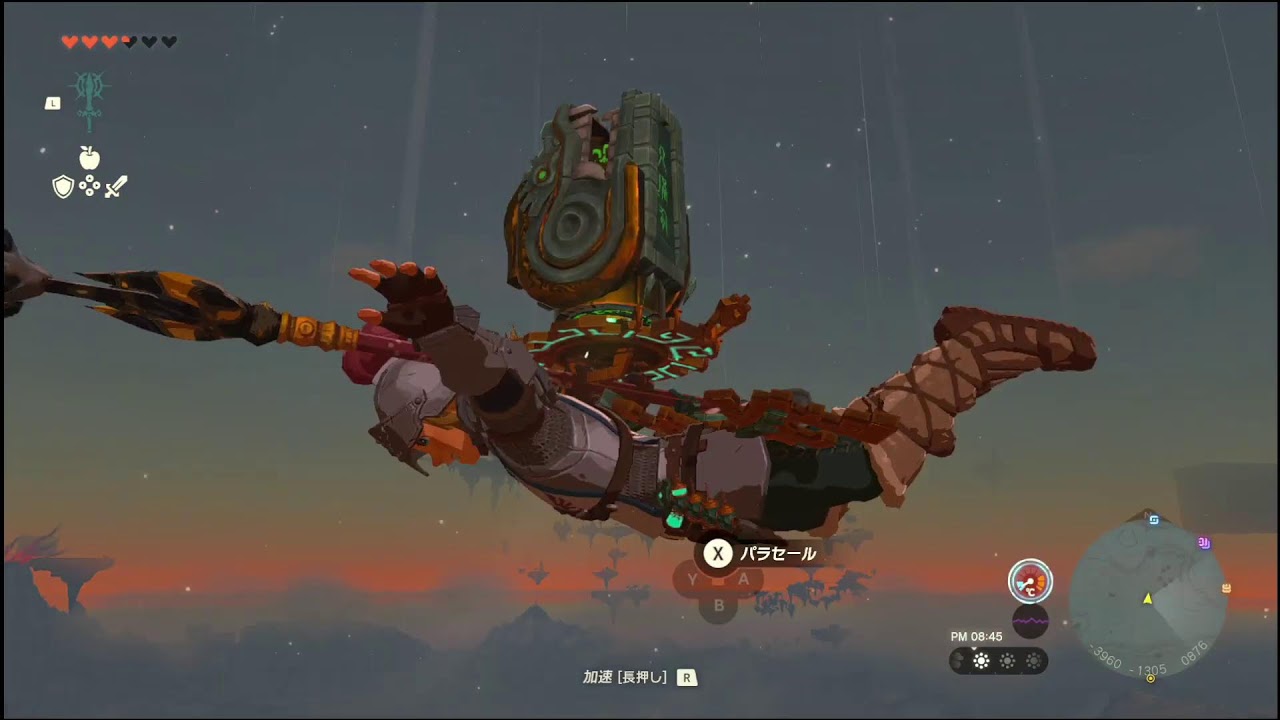1280x720 pixels.
Task: Click the first cloudy weather forecast icon
Action: point(957,660)
